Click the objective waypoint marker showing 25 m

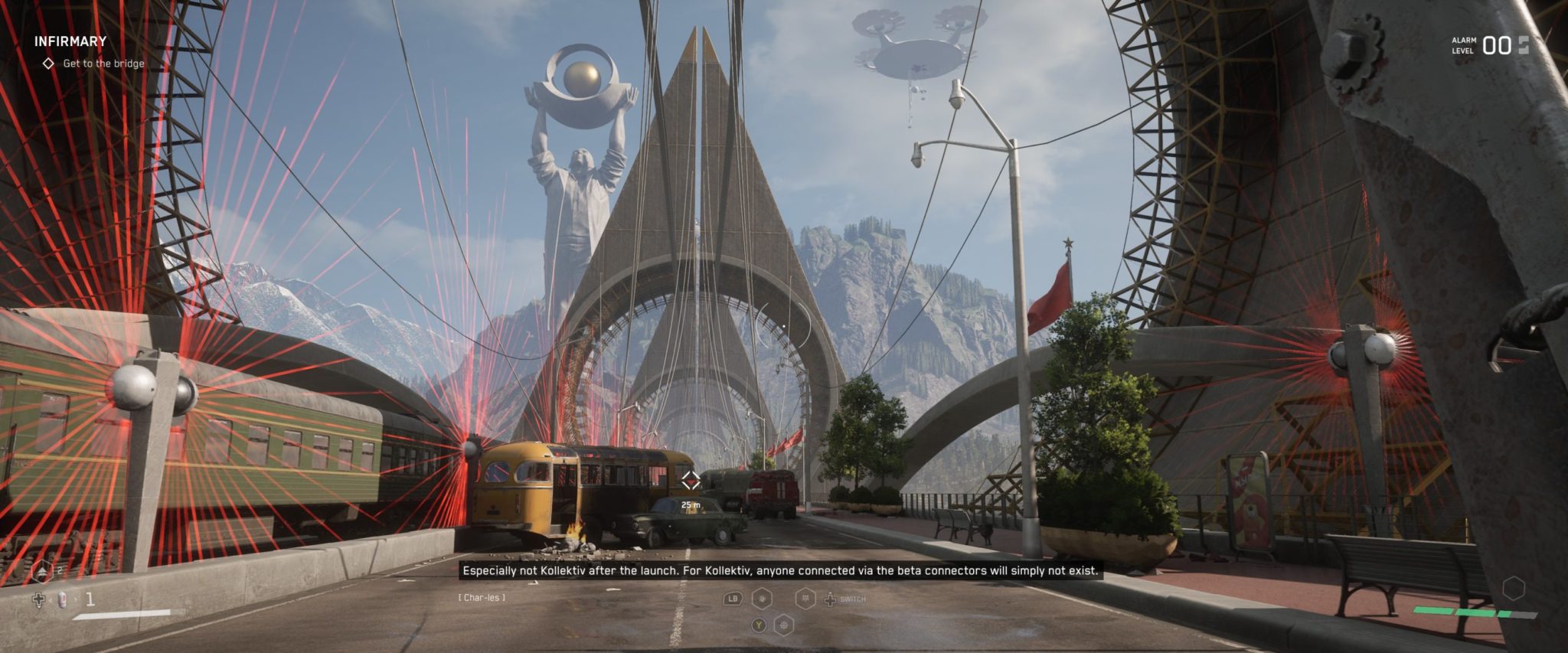pos(691,481)
